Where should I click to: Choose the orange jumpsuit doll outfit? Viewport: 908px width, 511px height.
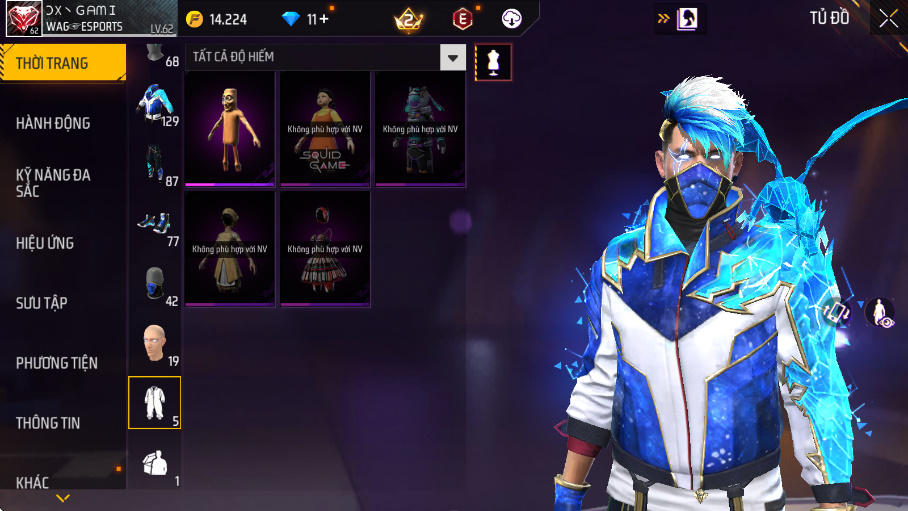click(x=229, y=128)
